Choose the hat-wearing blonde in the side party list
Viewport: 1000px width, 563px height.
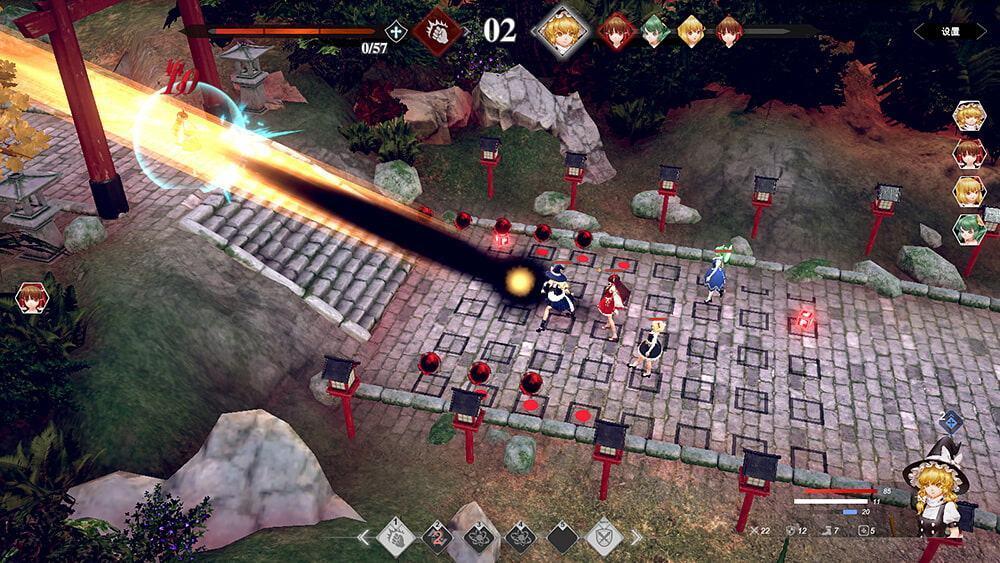tap(969, 117)
